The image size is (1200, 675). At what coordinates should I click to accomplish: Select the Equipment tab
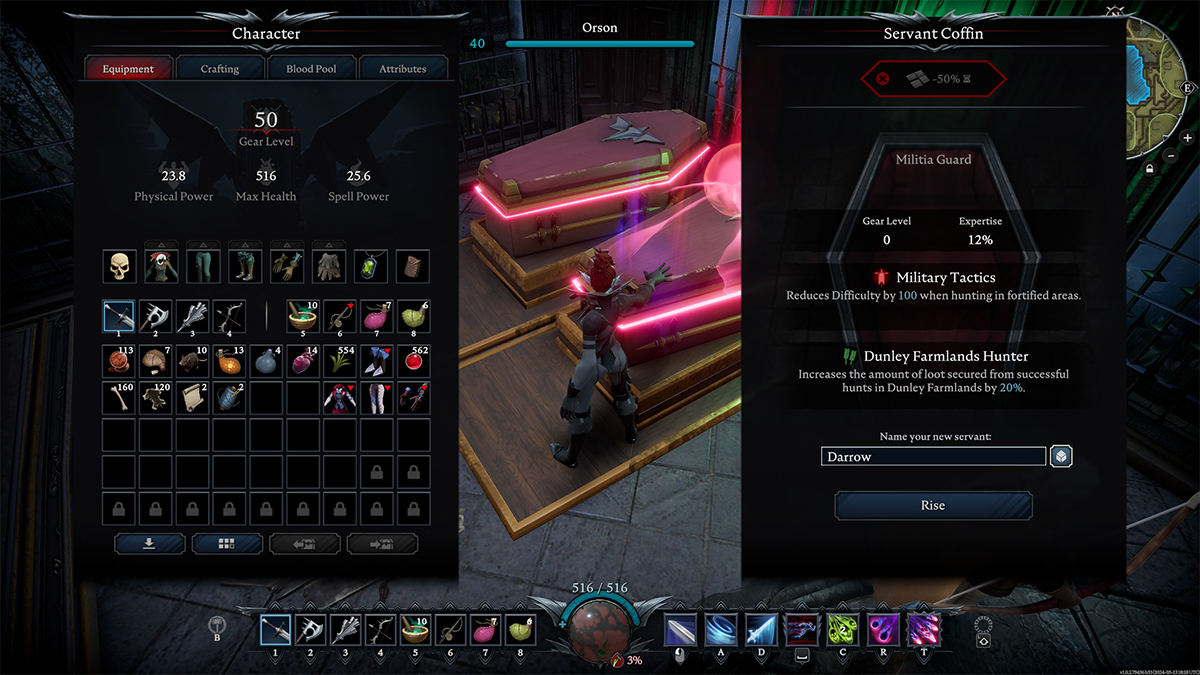pos(128,69)
